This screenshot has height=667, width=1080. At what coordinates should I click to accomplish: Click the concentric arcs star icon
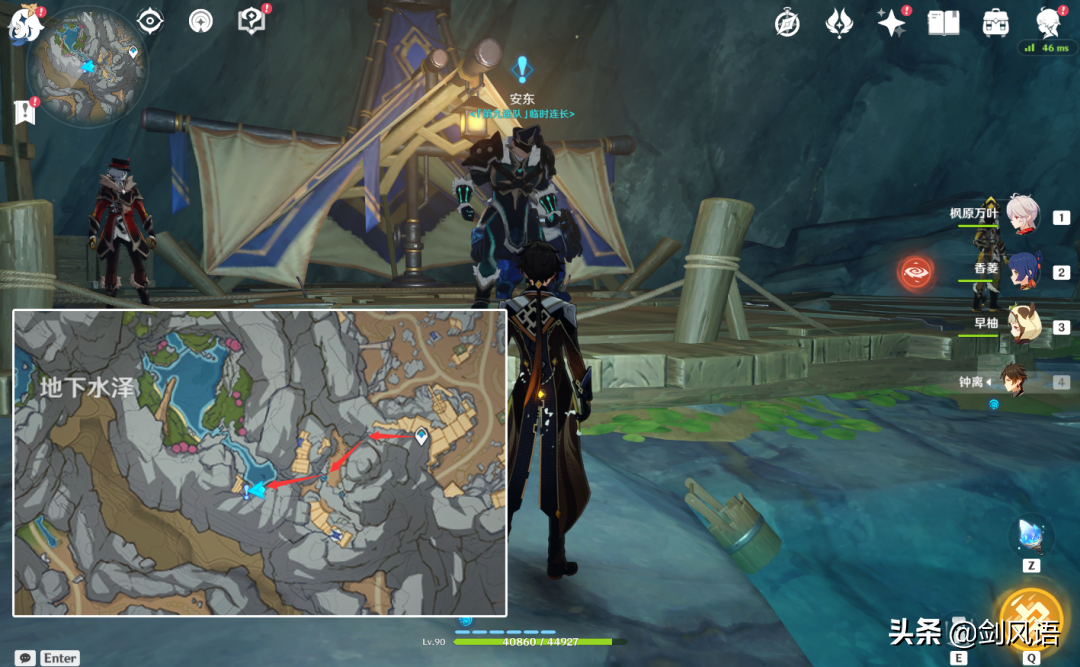[x=201, y=20]
